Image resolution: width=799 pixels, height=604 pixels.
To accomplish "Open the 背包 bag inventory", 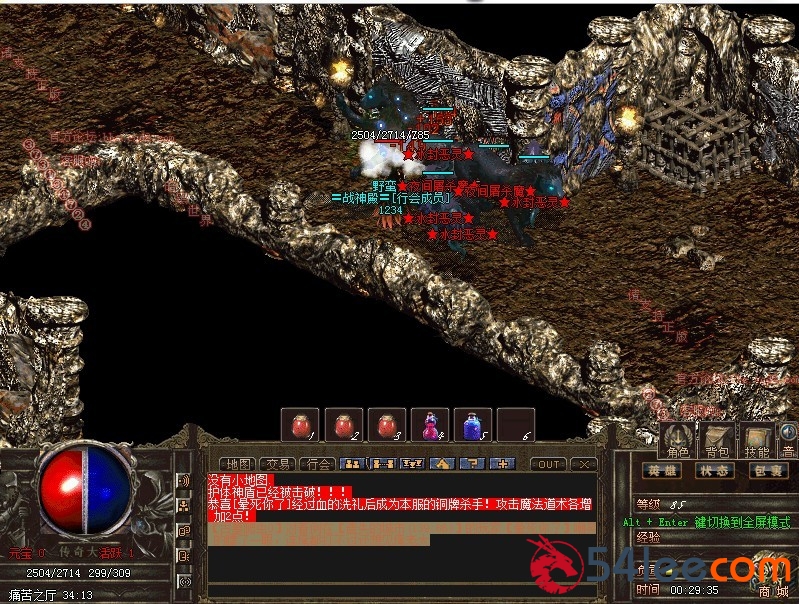I will tap(717, 439).
